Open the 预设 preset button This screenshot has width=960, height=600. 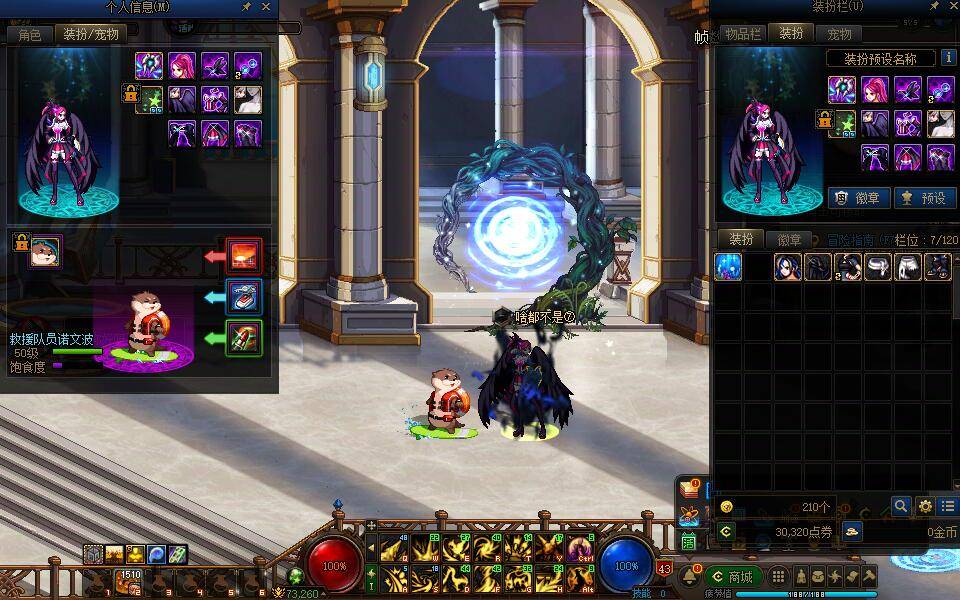[x=922, y=198]
